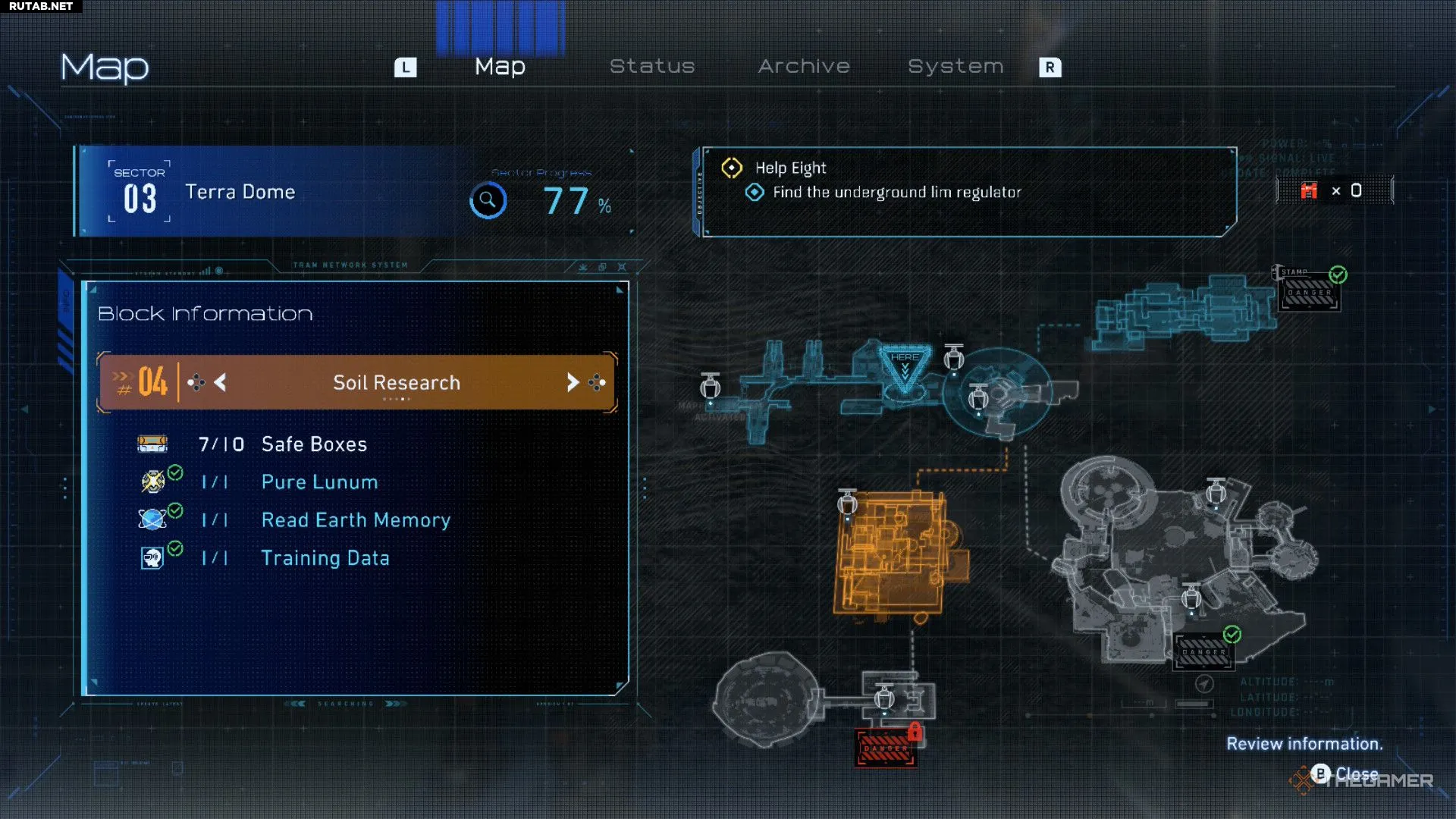Click the red locked DANGER marker
The width and height of the screenshot is (1456, 819).
tap(886, 748)
